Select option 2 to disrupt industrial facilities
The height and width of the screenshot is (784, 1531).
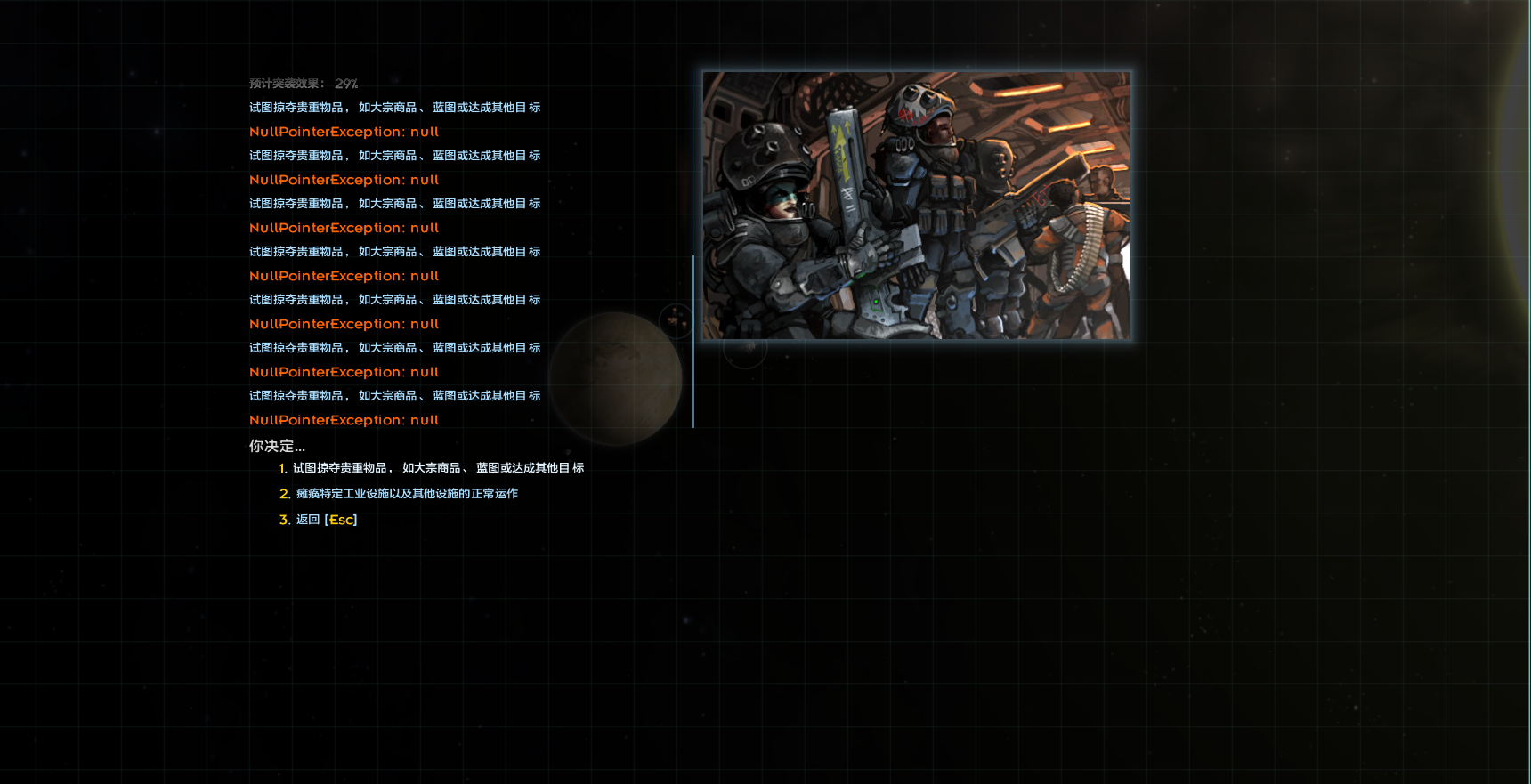406,494
